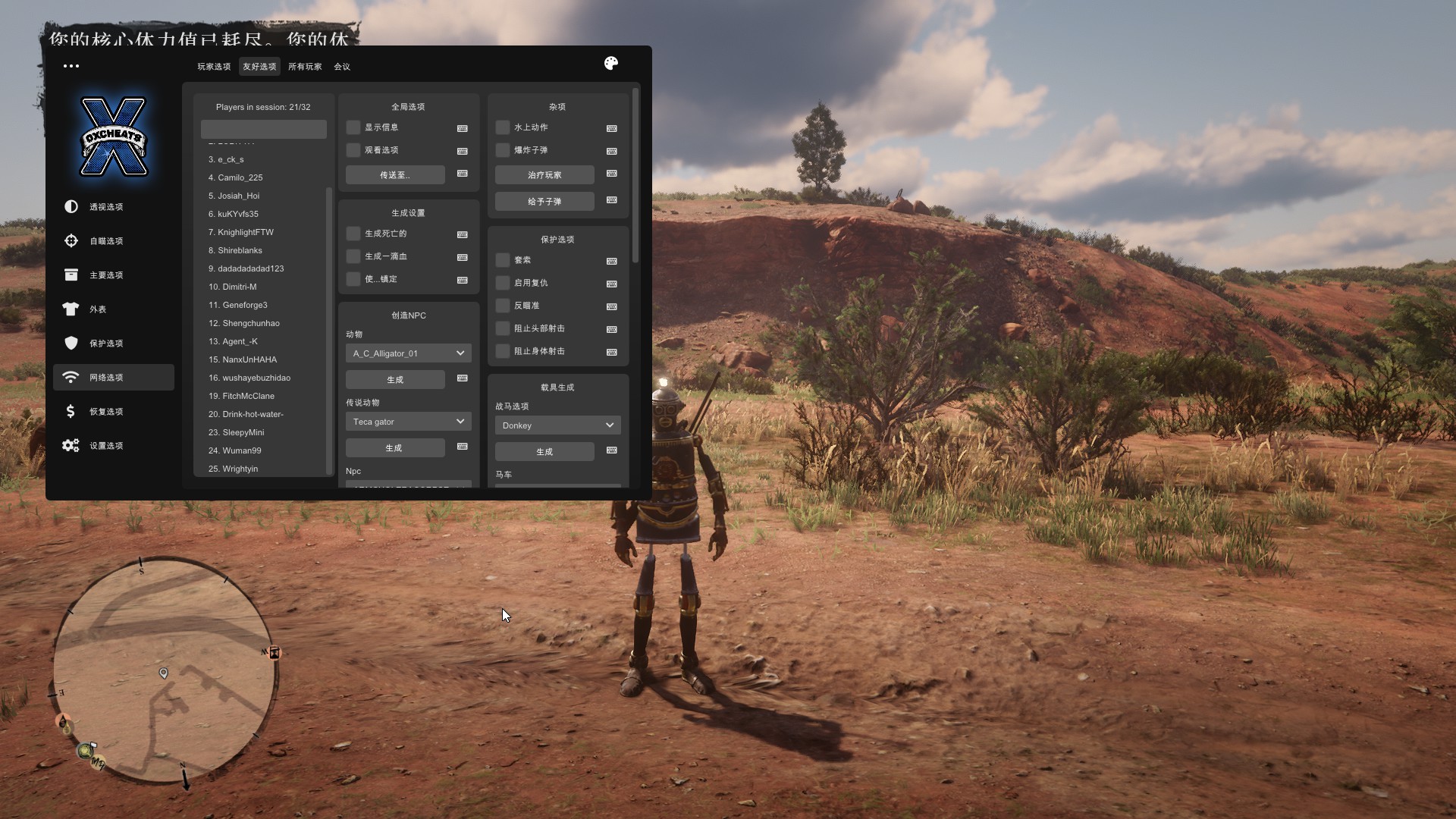Click the circular minimap
Image resolution: width=1456 pixels, height=819 pixels.
[163, 671]
